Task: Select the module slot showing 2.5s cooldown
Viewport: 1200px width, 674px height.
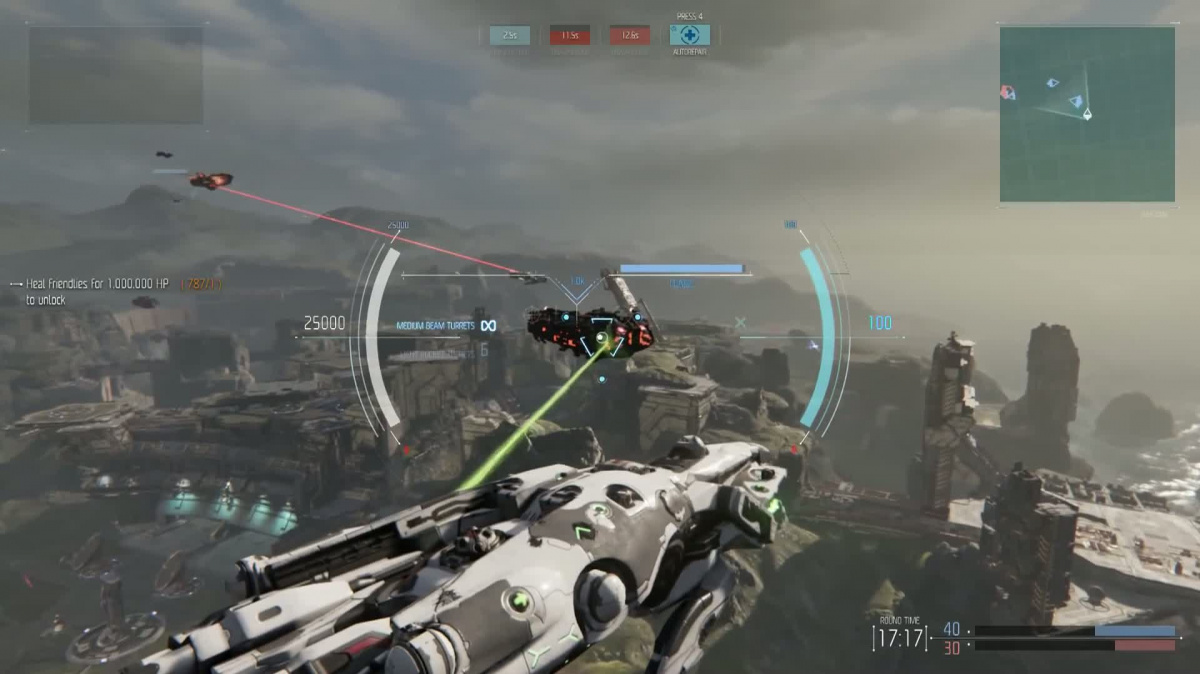Action: tap(510, 35)
